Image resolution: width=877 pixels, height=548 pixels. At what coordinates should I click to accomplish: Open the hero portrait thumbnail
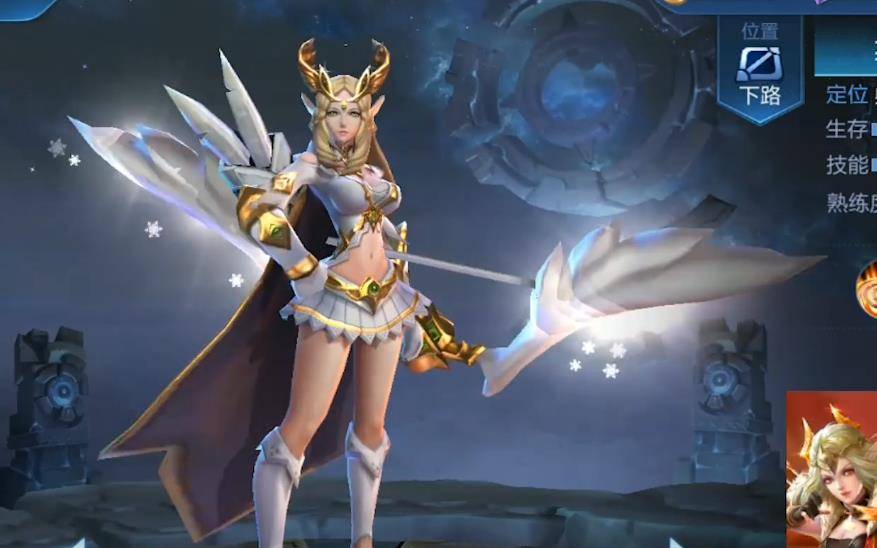831,469
